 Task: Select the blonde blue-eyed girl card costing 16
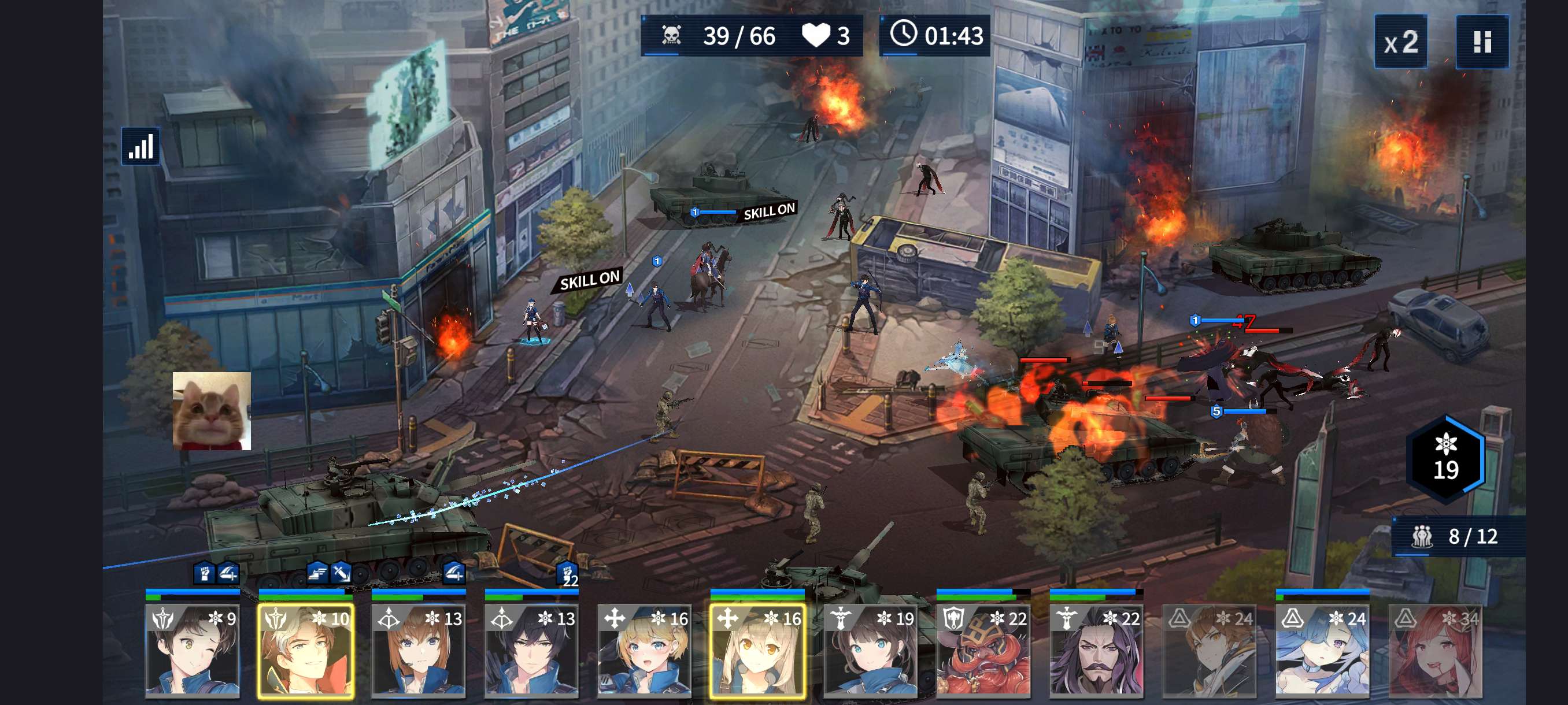[644, 650]
